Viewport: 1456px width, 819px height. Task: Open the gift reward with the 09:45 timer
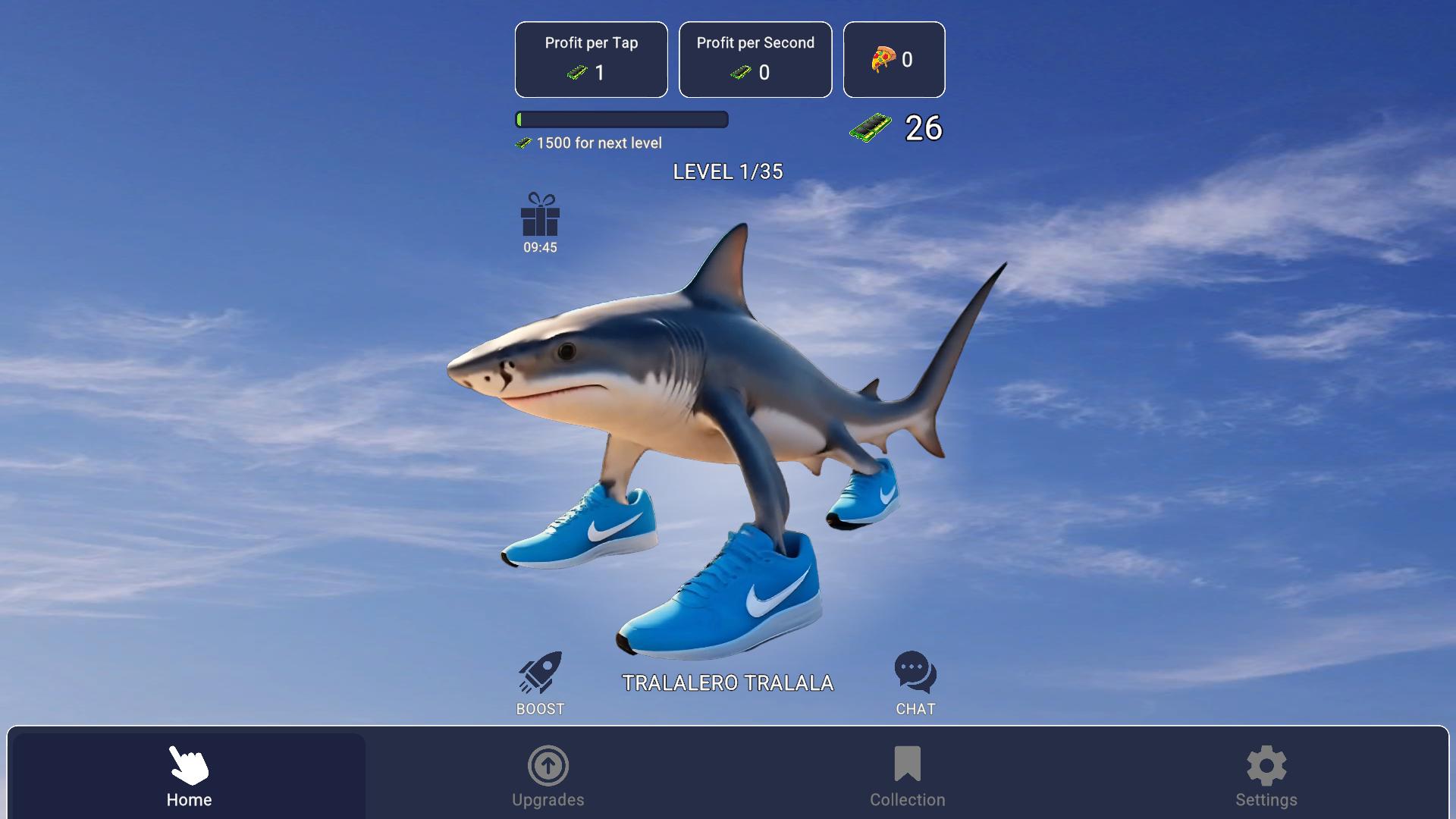click(538, 221)
